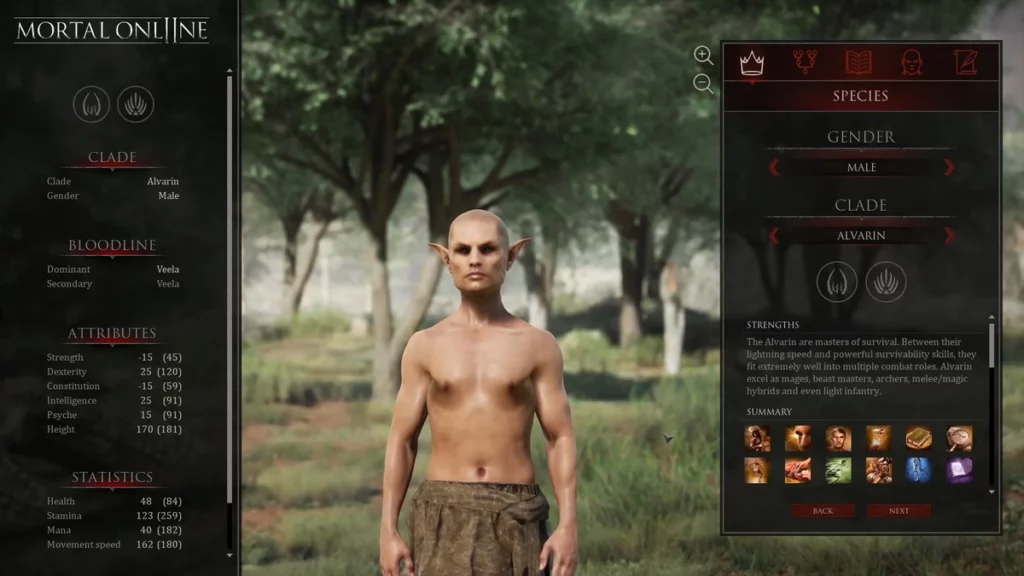Zoom in on the character preview
This screenshot has width=1024, height=576.
click(x=703, y=55)
